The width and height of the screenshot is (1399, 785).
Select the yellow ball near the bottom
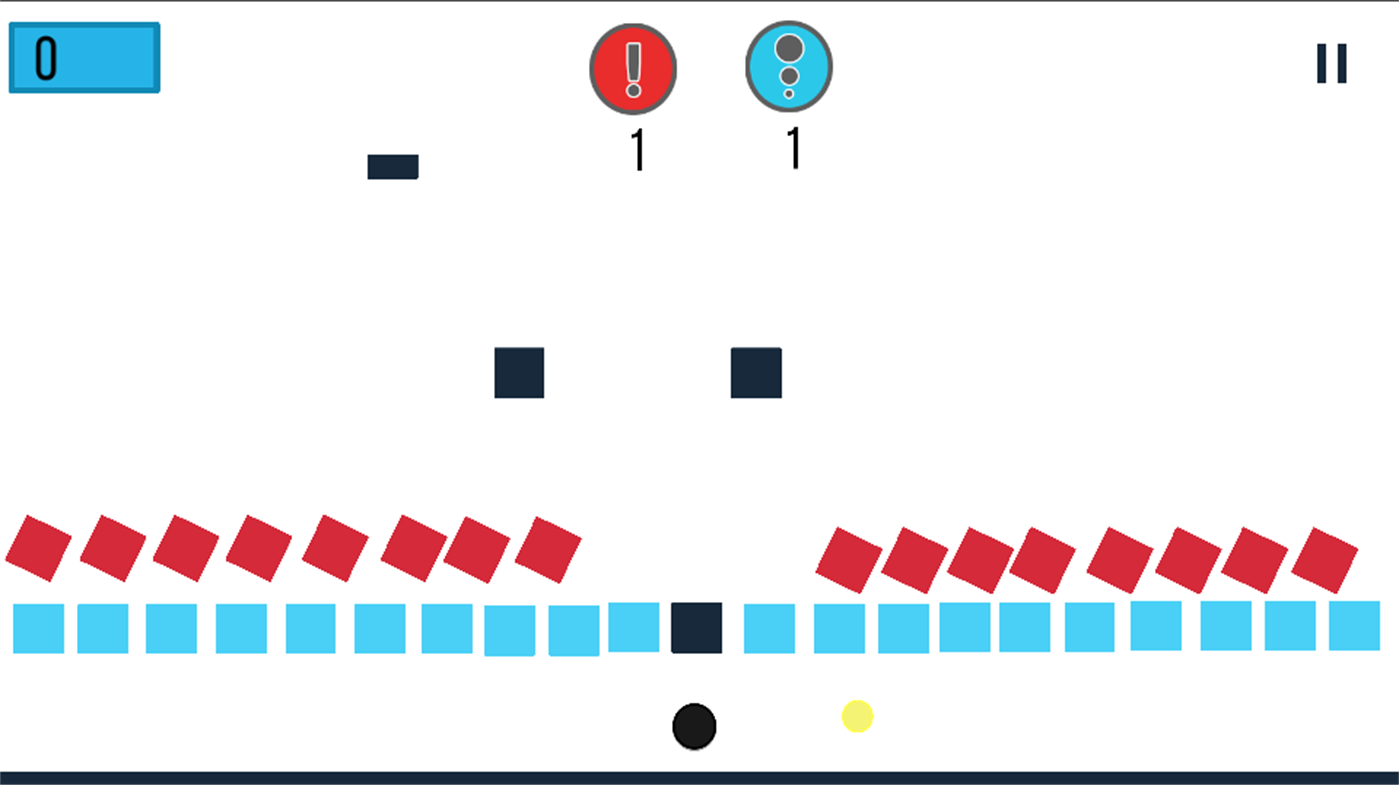(857, 716)
